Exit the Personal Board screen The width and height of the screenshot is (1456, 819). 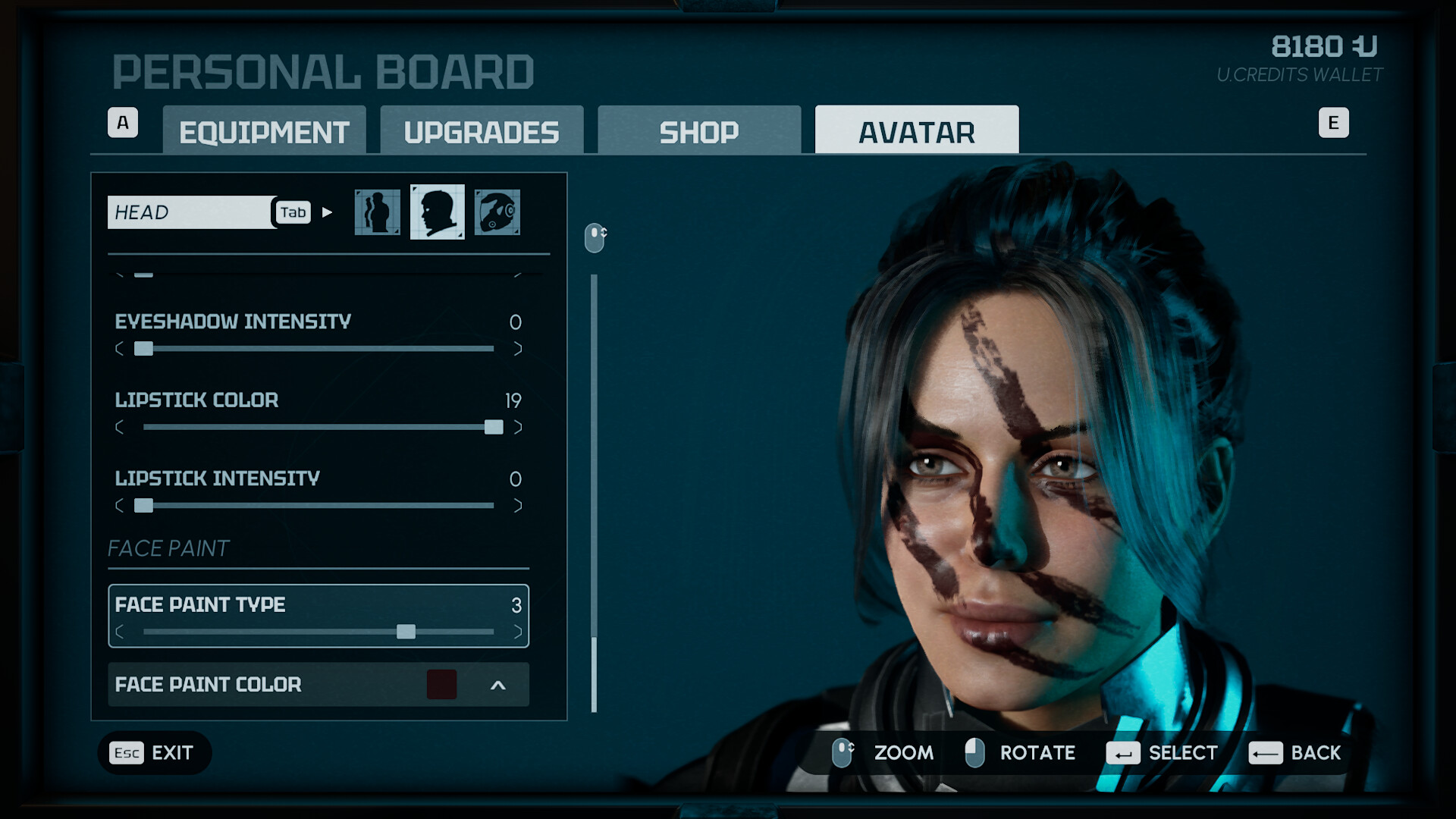pyautogui.click(x=154, y=753)
